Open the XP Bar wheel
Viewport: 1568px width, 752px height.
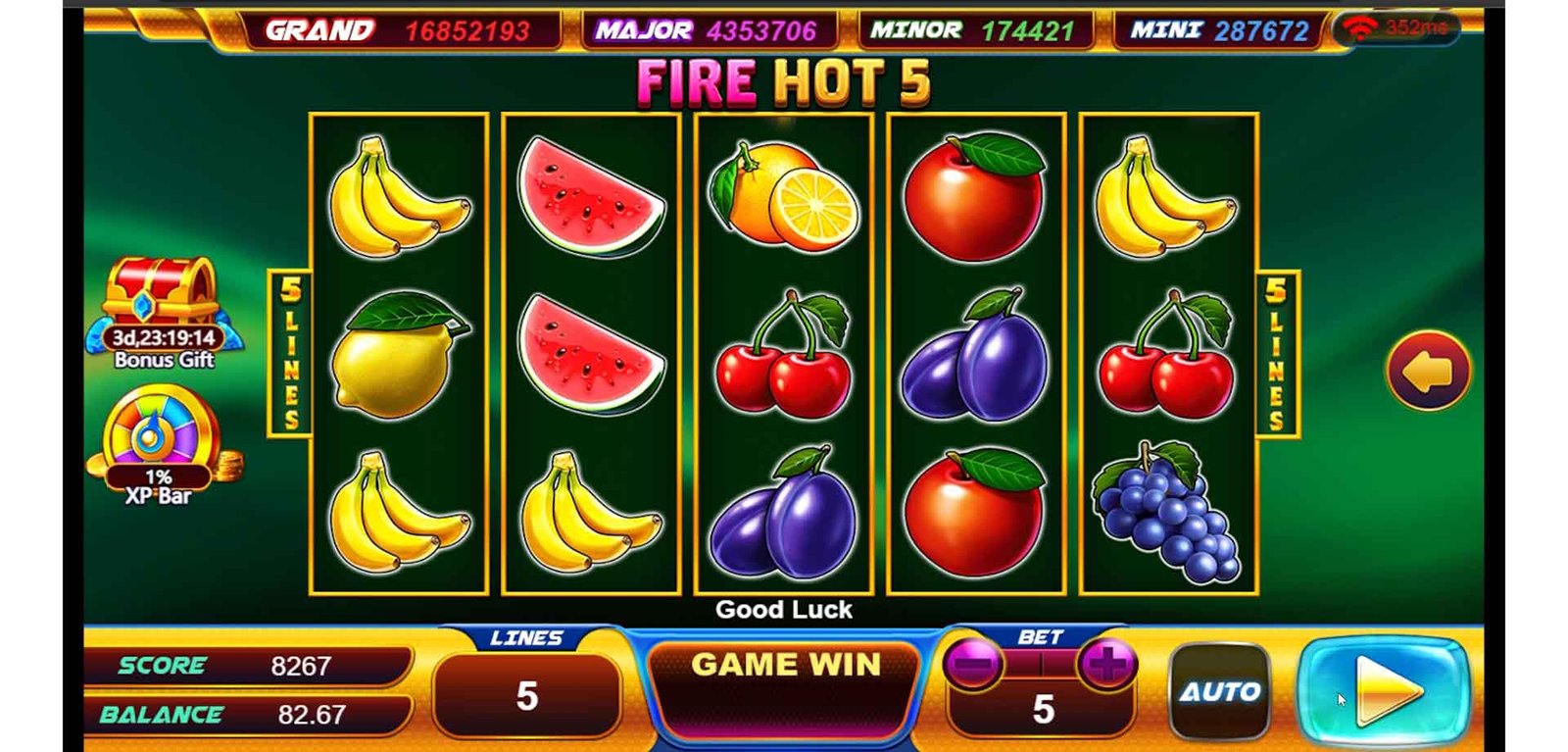[x=159, y=436]
